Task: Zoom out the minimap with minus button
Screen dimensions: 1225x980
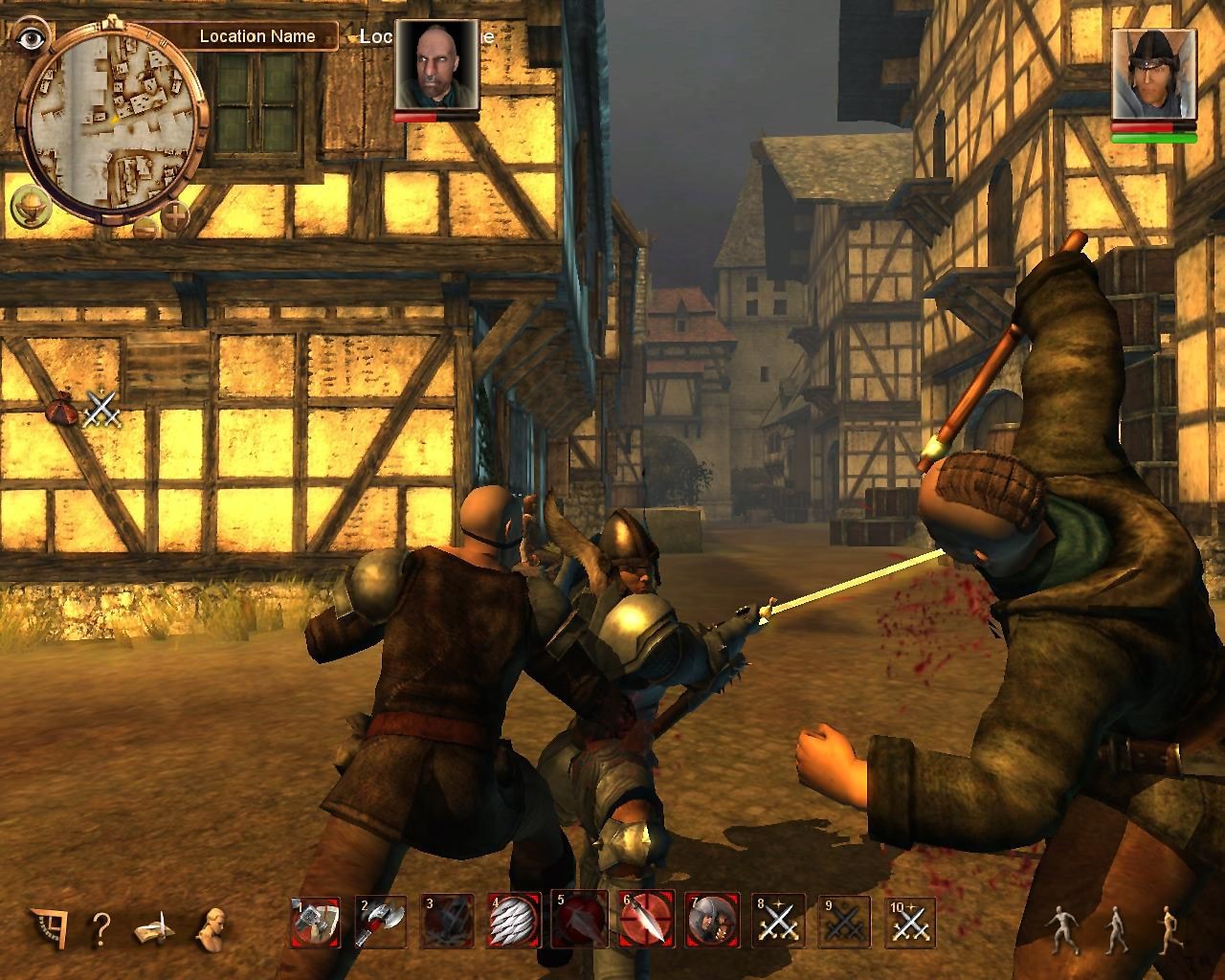Action: coord(145,227)
